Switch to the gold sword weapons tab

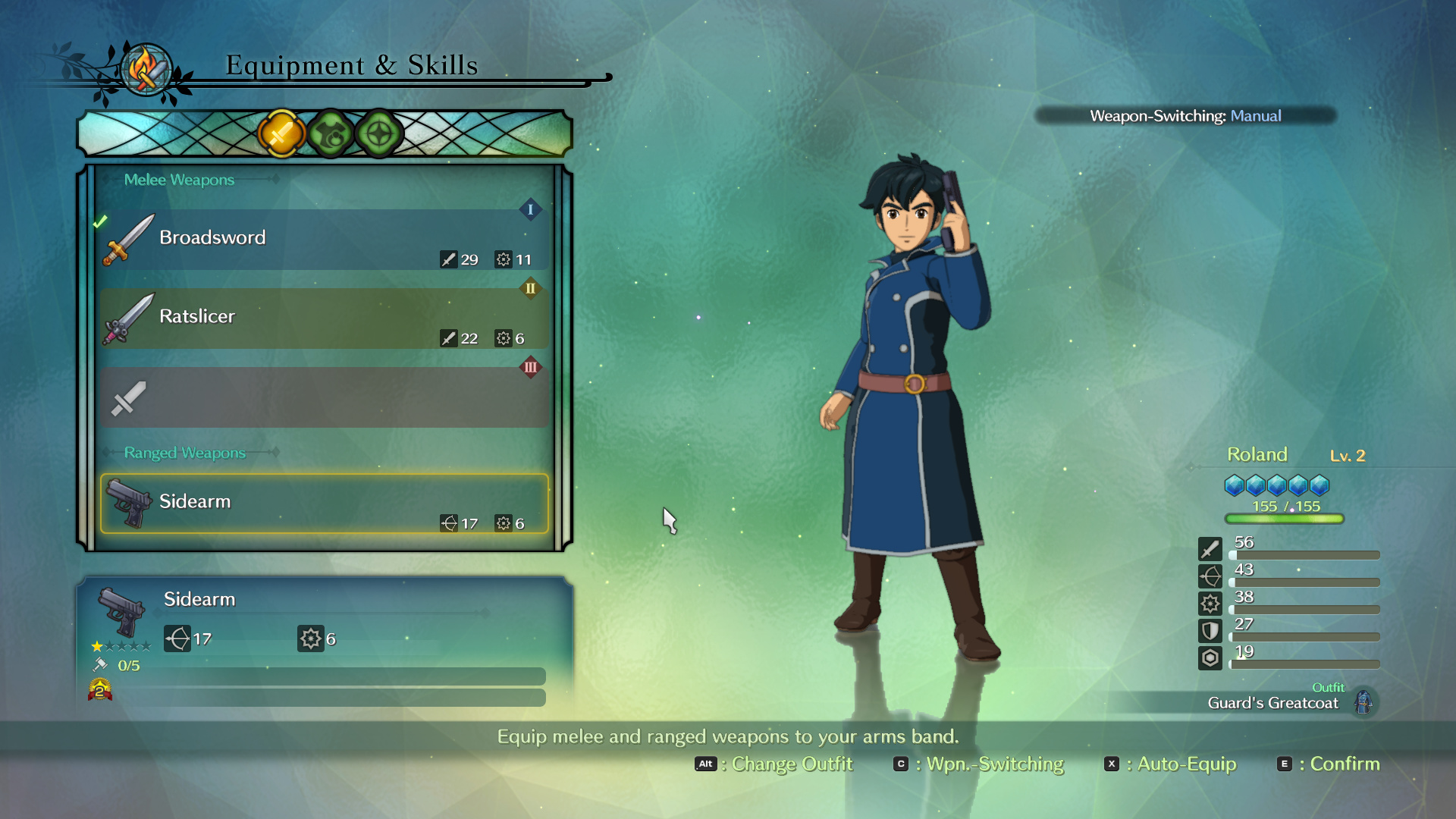click(x=281, y=134)
